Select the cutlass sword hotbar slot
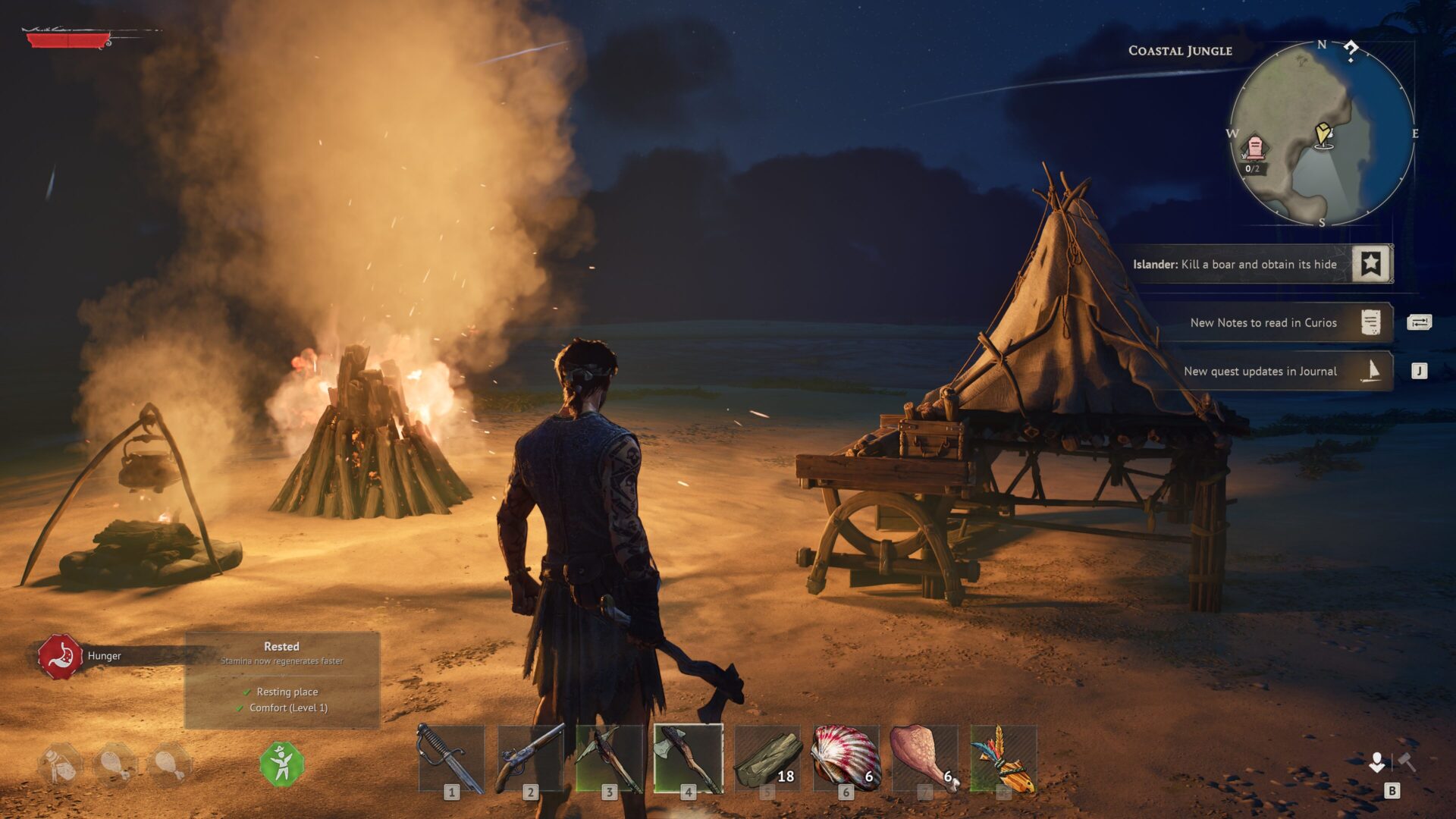 point(452,758)
